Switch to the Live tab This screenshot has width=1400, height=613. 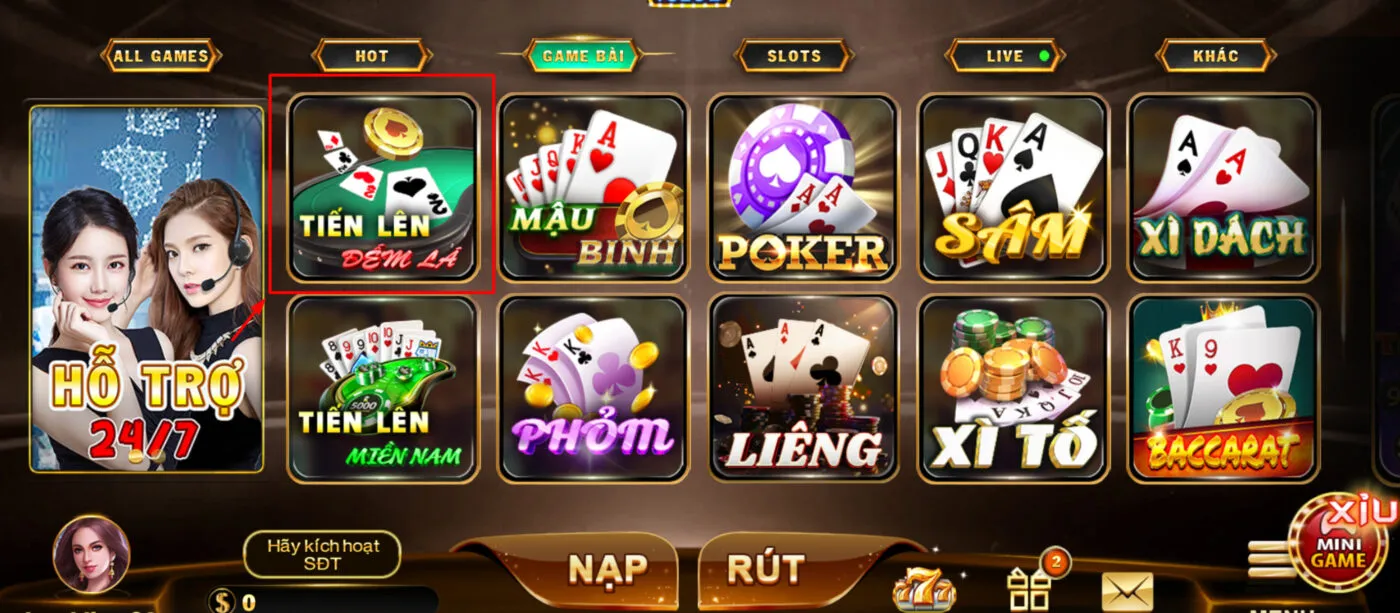tap(1006, 56)
